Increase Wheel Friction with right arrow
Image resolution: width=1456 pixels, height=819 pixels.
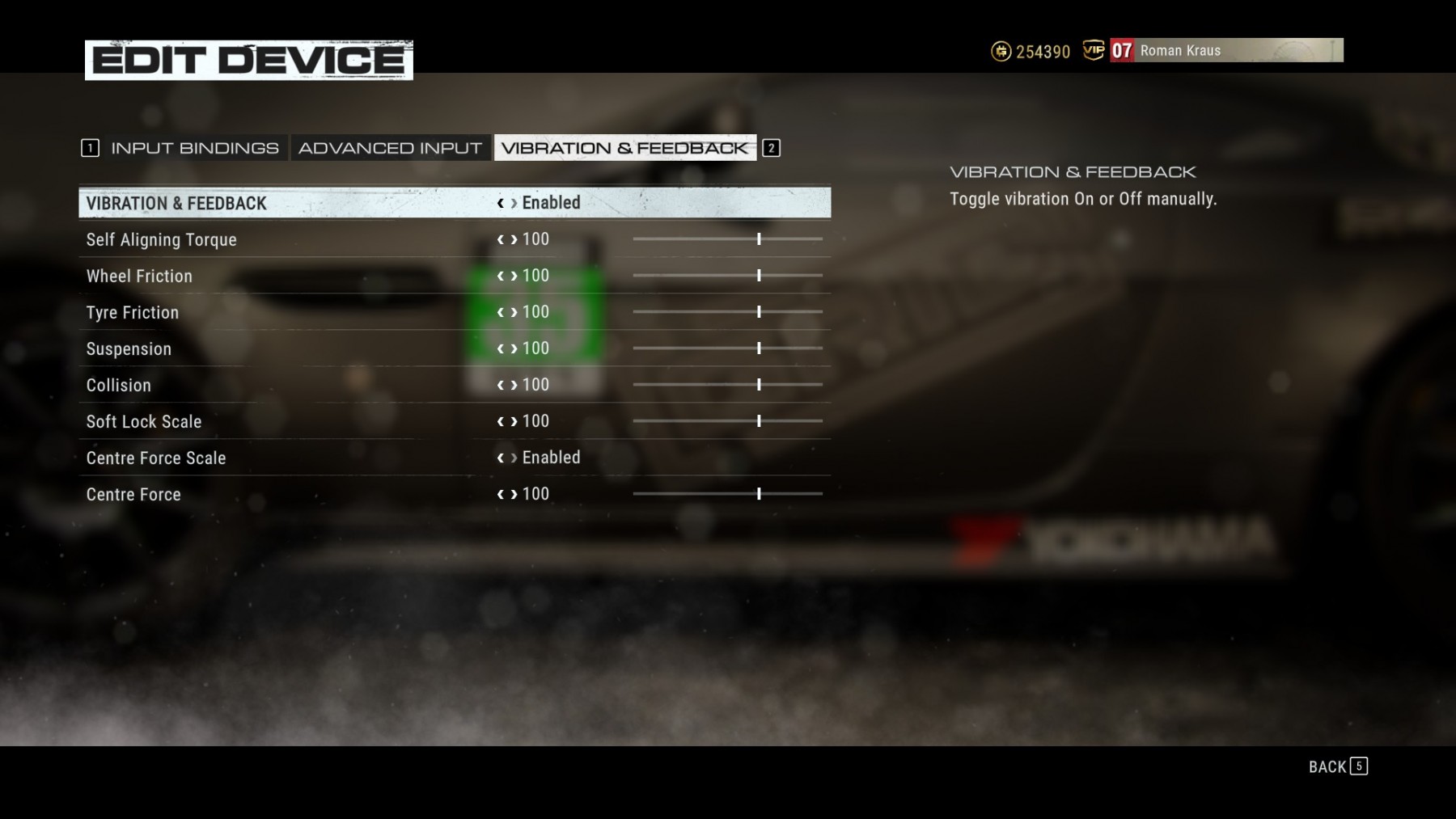click(514, 276)
